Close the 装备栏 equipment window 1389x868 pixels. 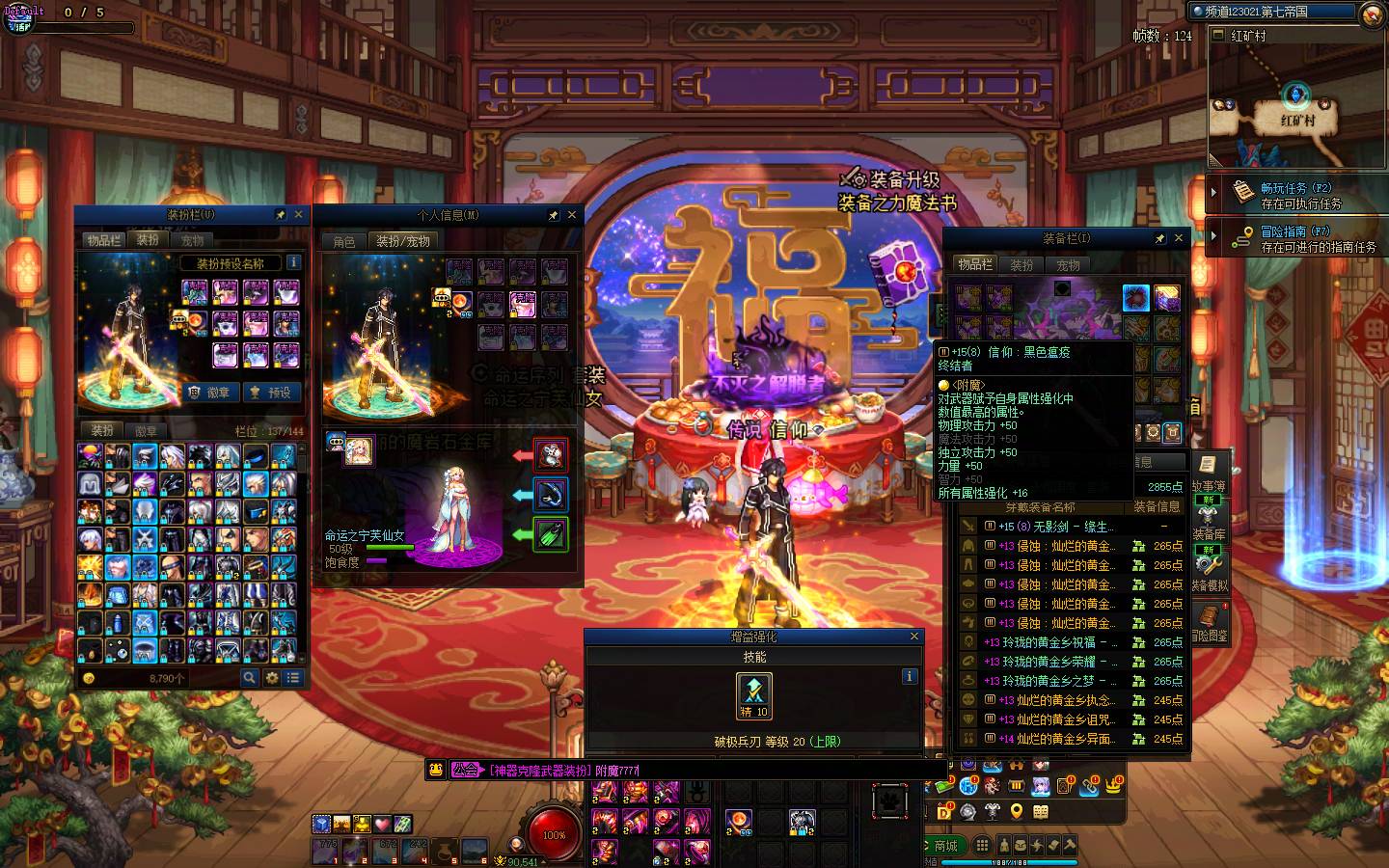(1179, 238)
